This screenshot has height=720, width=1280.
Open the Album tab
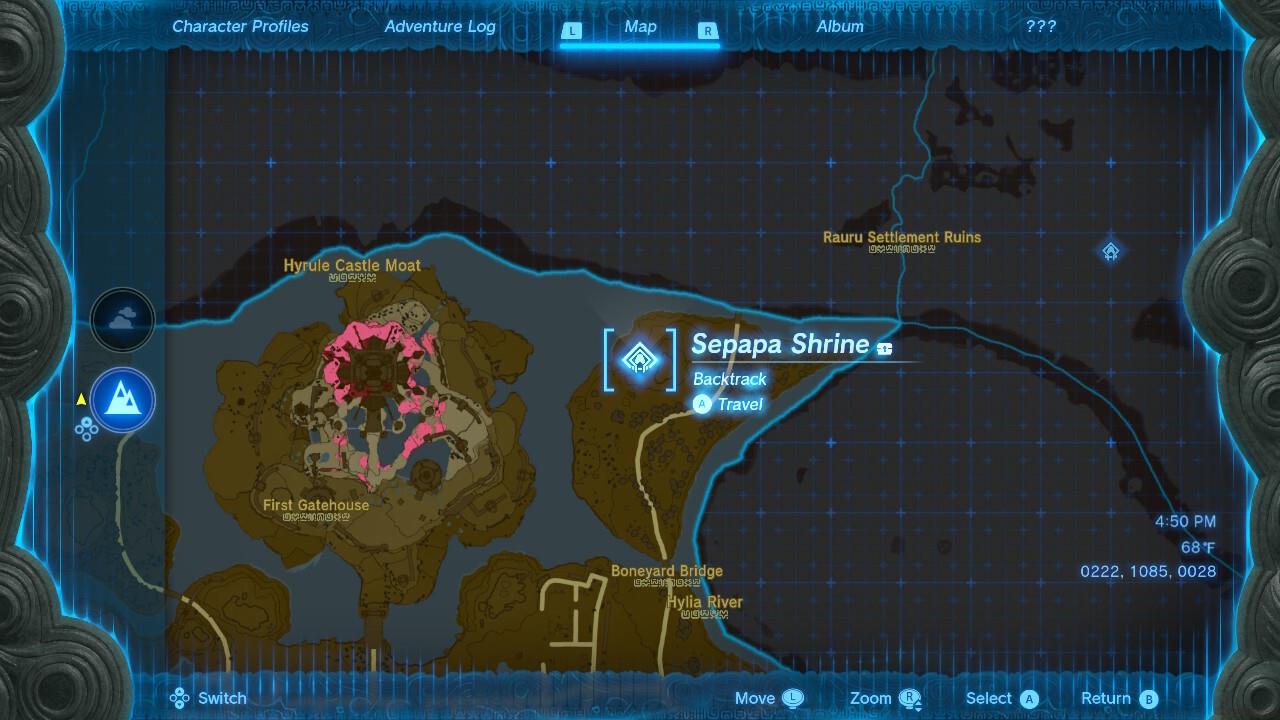tap(839, 27)
